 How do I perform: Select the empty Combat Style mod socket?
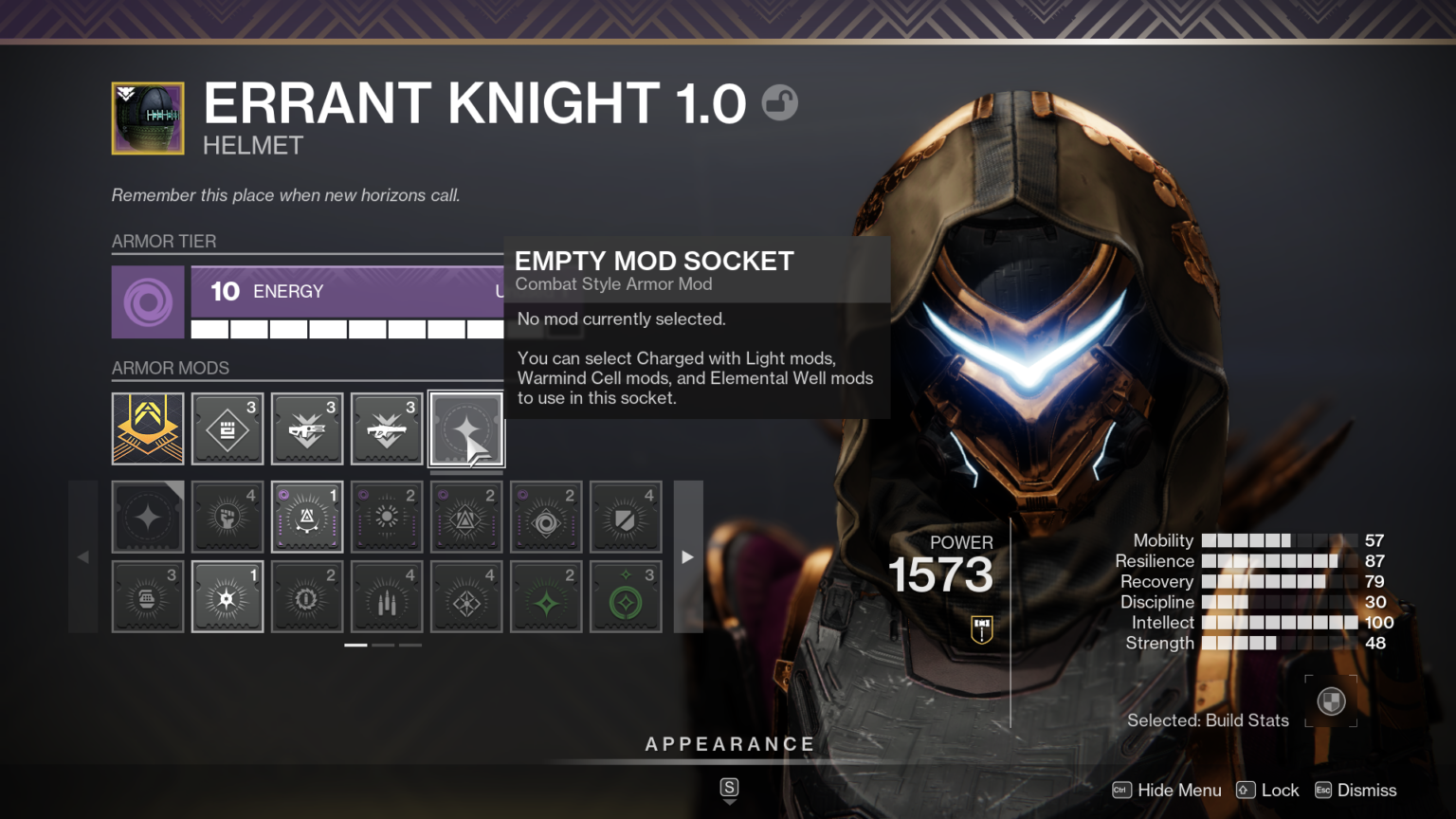coord(466,428)
